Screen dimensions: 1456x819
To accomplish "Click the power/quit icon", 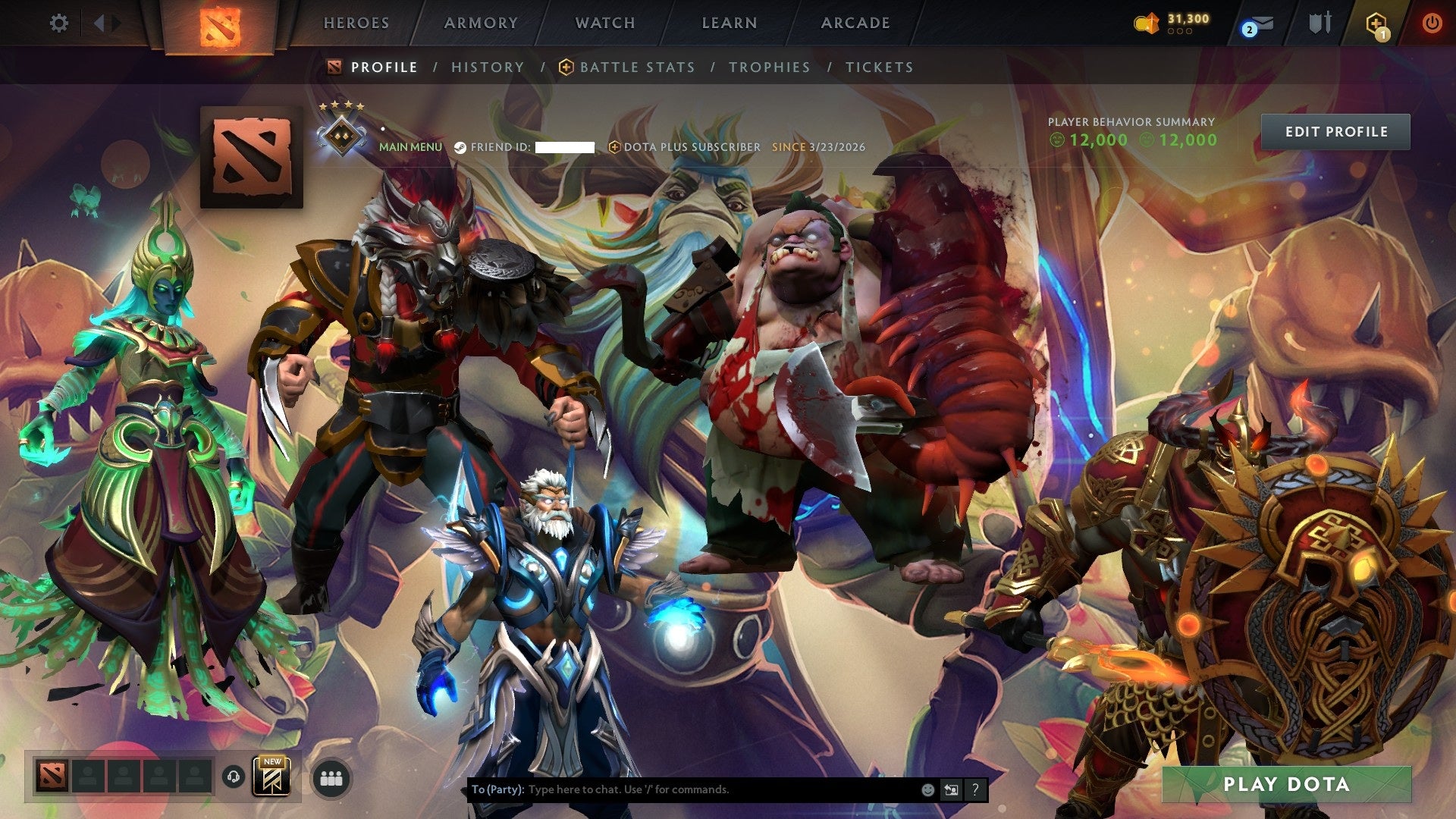I will pos(1433,23).
